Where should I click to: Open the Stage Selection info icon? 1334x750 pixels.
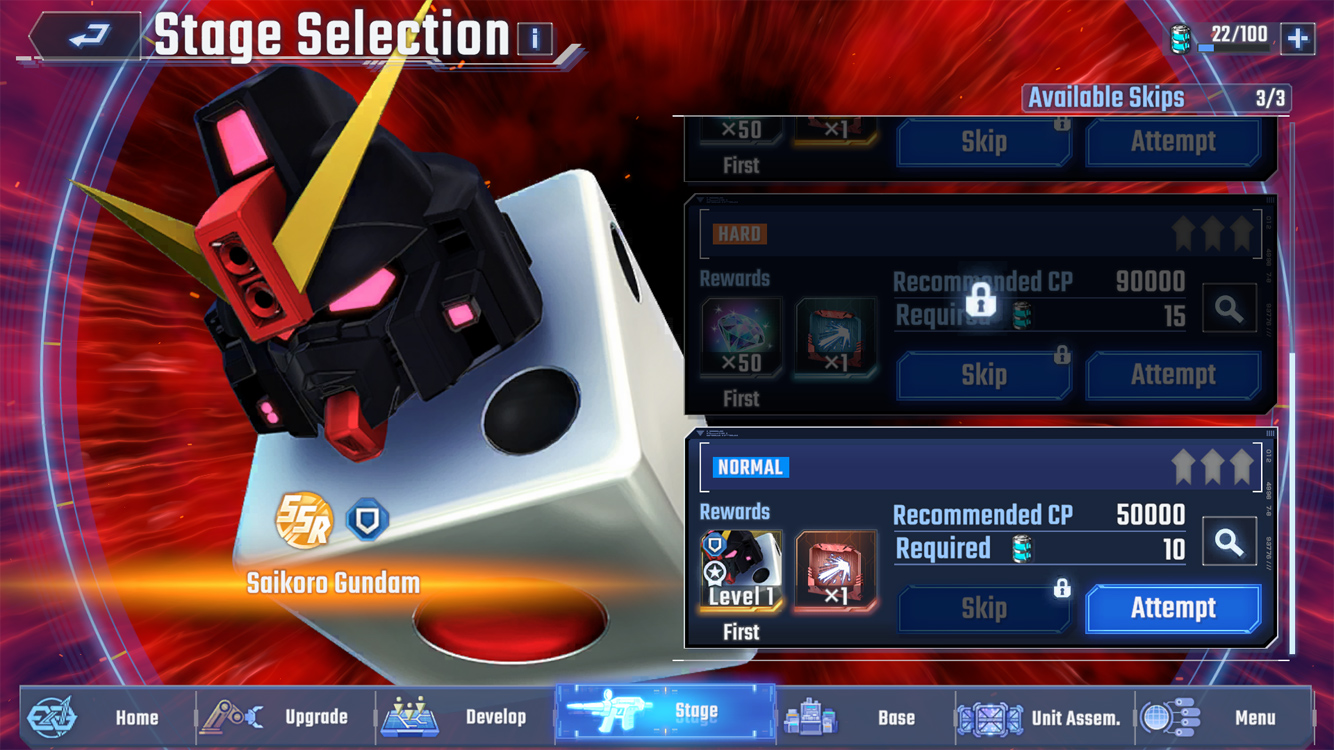pos(535,39)
